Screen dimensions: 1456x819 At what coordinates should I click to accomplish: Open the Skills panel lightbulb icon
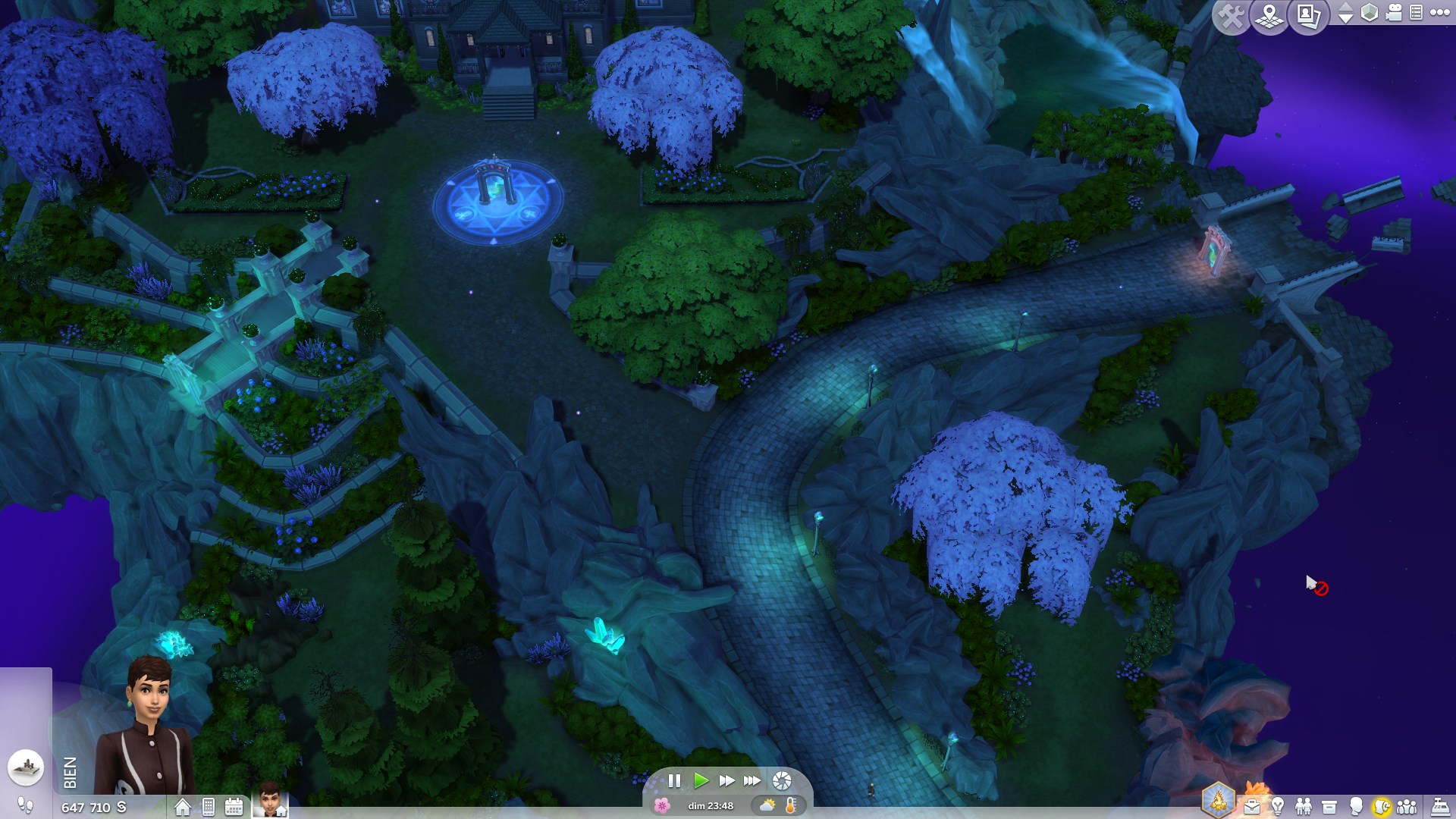pyautogui.click(x=1278, y=806)
